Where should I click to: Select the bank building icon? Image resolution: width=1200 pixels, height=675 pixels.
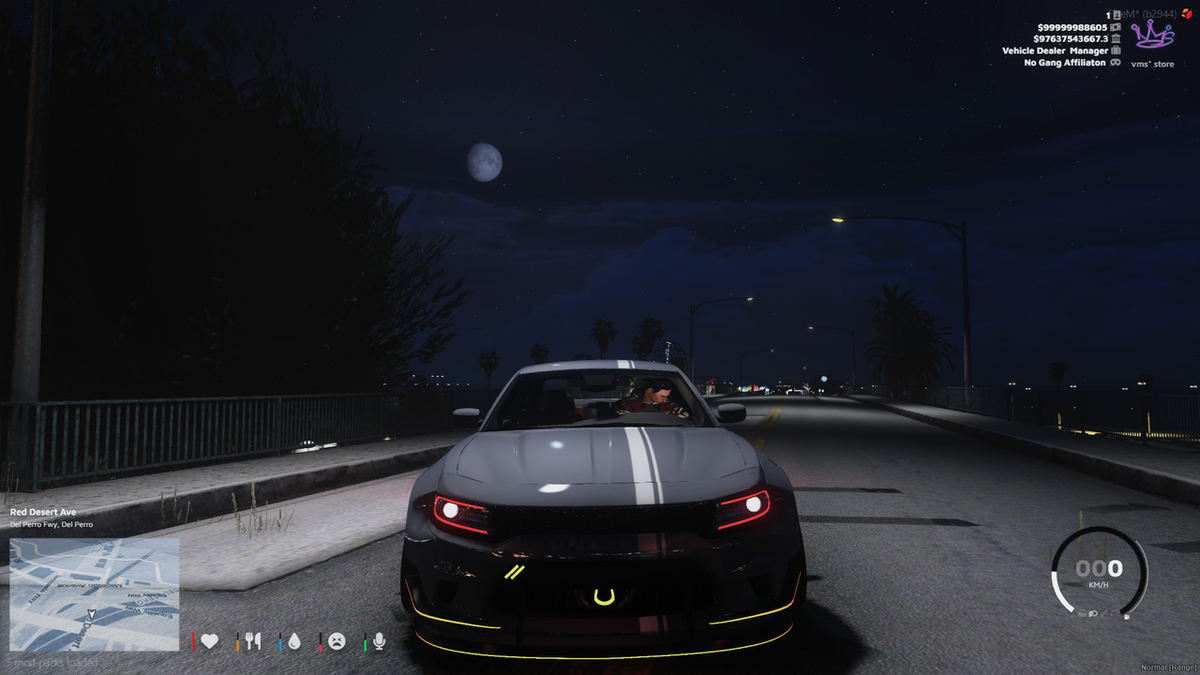(x=1115, y=38)
